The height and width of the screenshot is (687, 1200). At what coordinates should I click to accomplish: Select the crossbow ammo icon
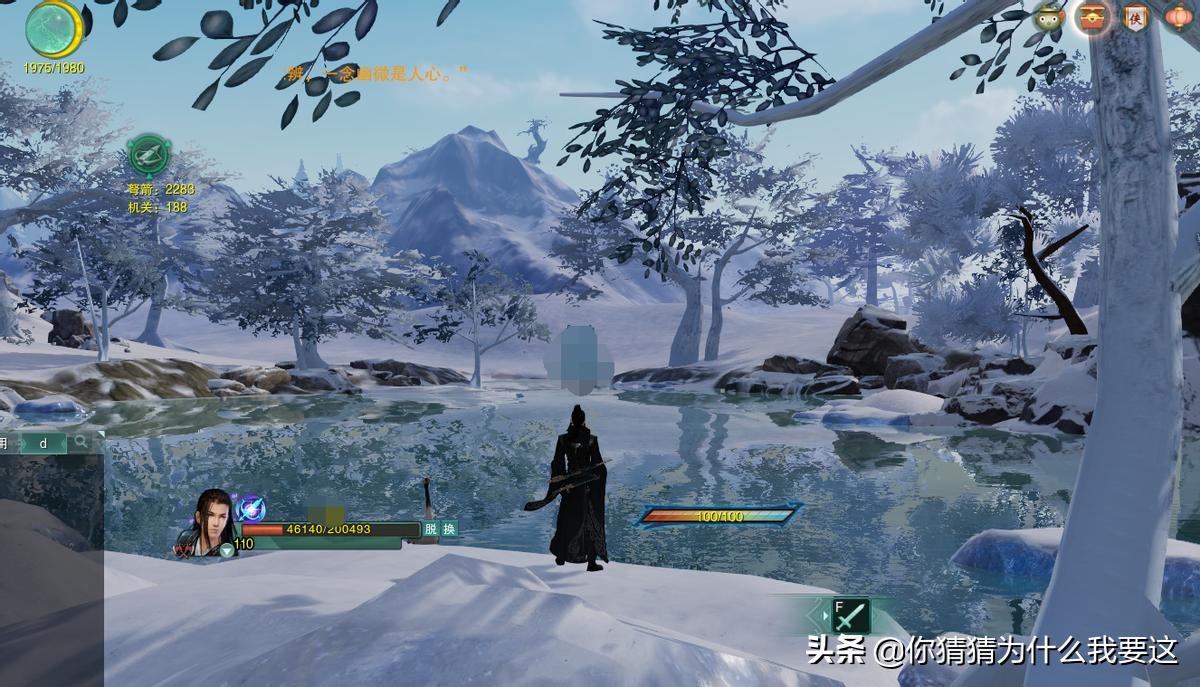click(148, 156)
